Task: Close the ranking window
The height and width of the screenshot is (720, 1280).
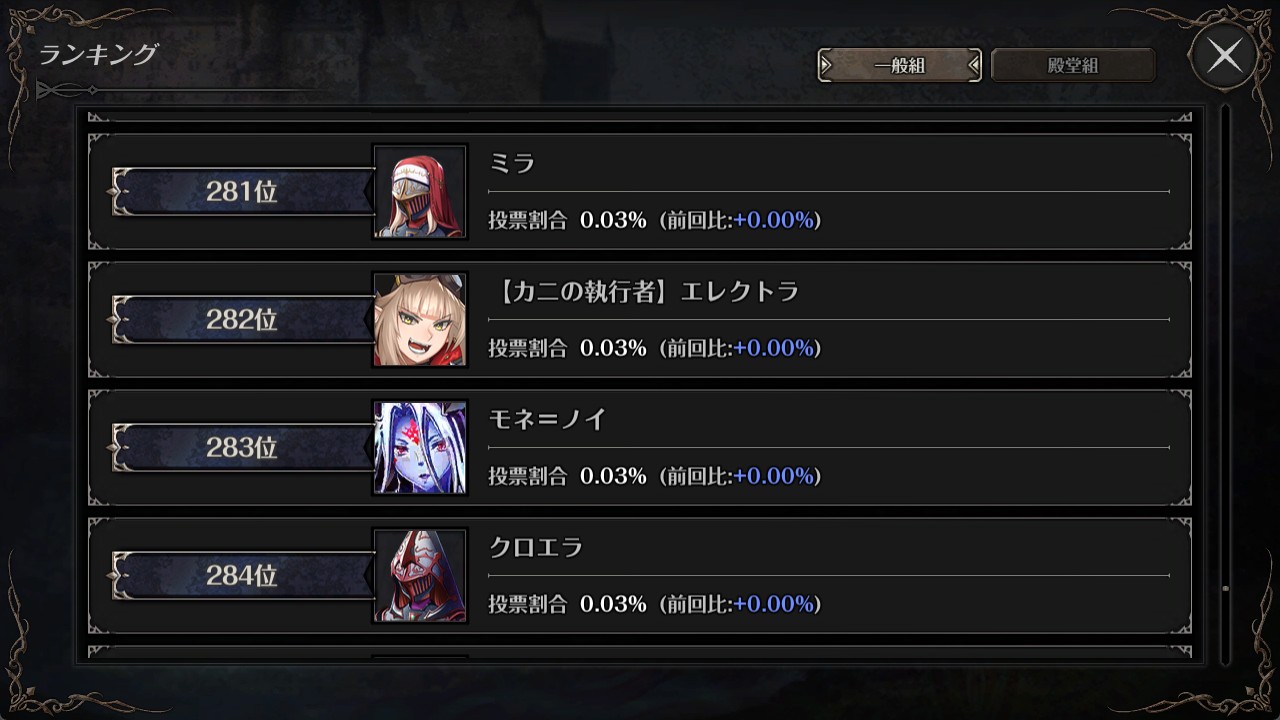Action: [x=1224, y=57]
